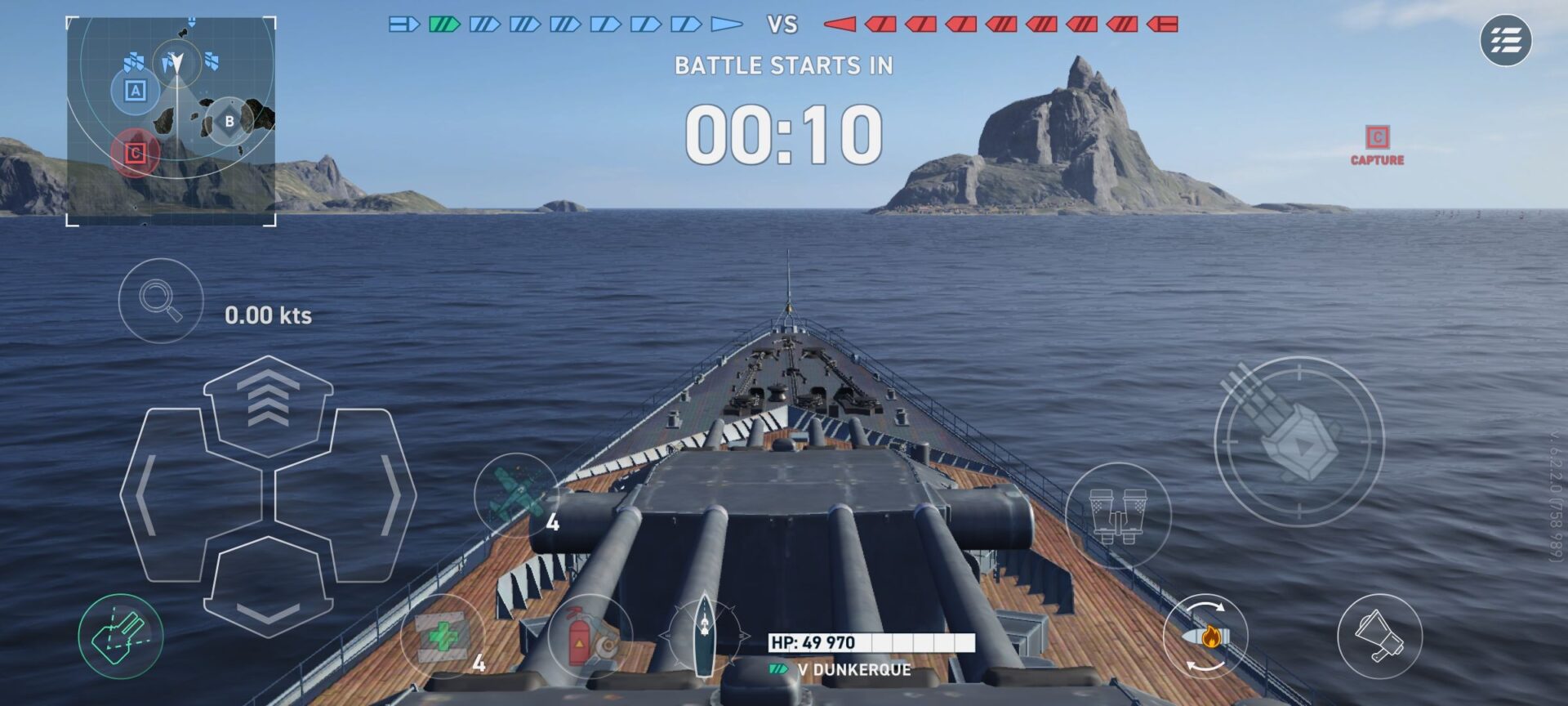Image resolution: width=1568 pixels, height=706 pixels.
Task: Open the top-right menu button
Action: [x=1505, y=40]
